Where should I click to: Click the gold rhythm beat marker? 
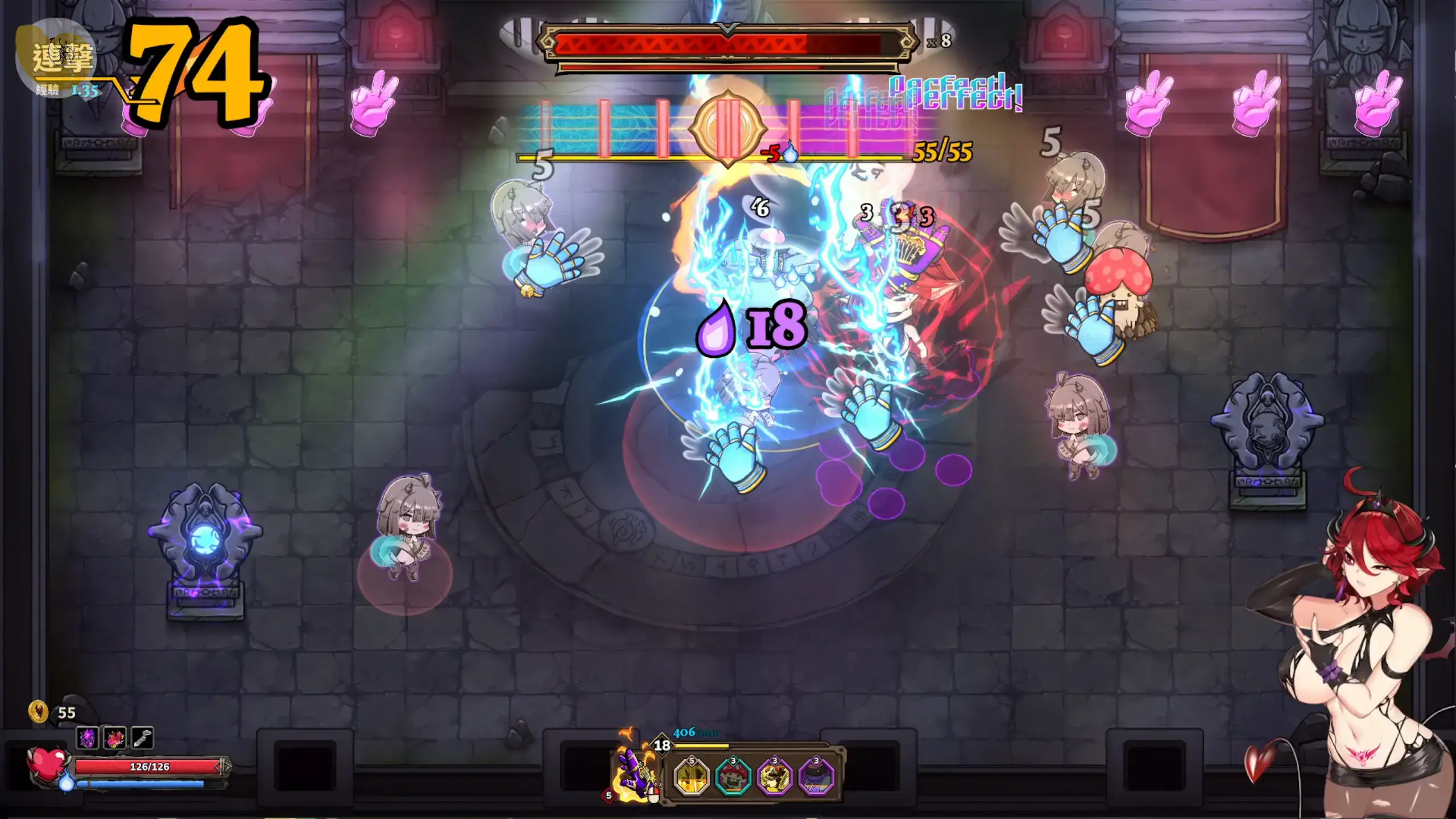(727, 129)
